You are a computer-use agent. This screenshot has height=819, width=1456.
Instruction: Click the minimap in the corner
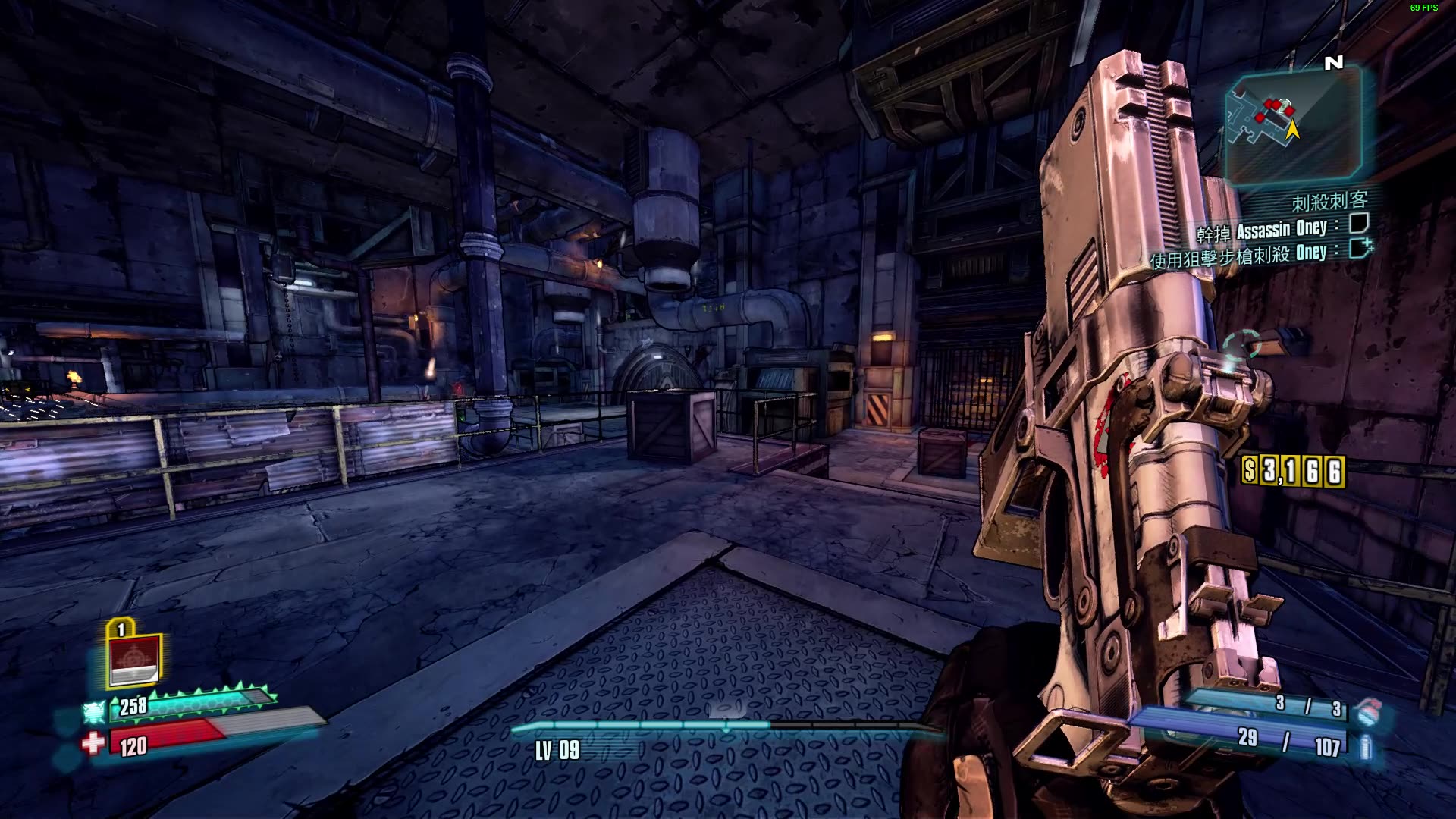[x=1294, y=126]
